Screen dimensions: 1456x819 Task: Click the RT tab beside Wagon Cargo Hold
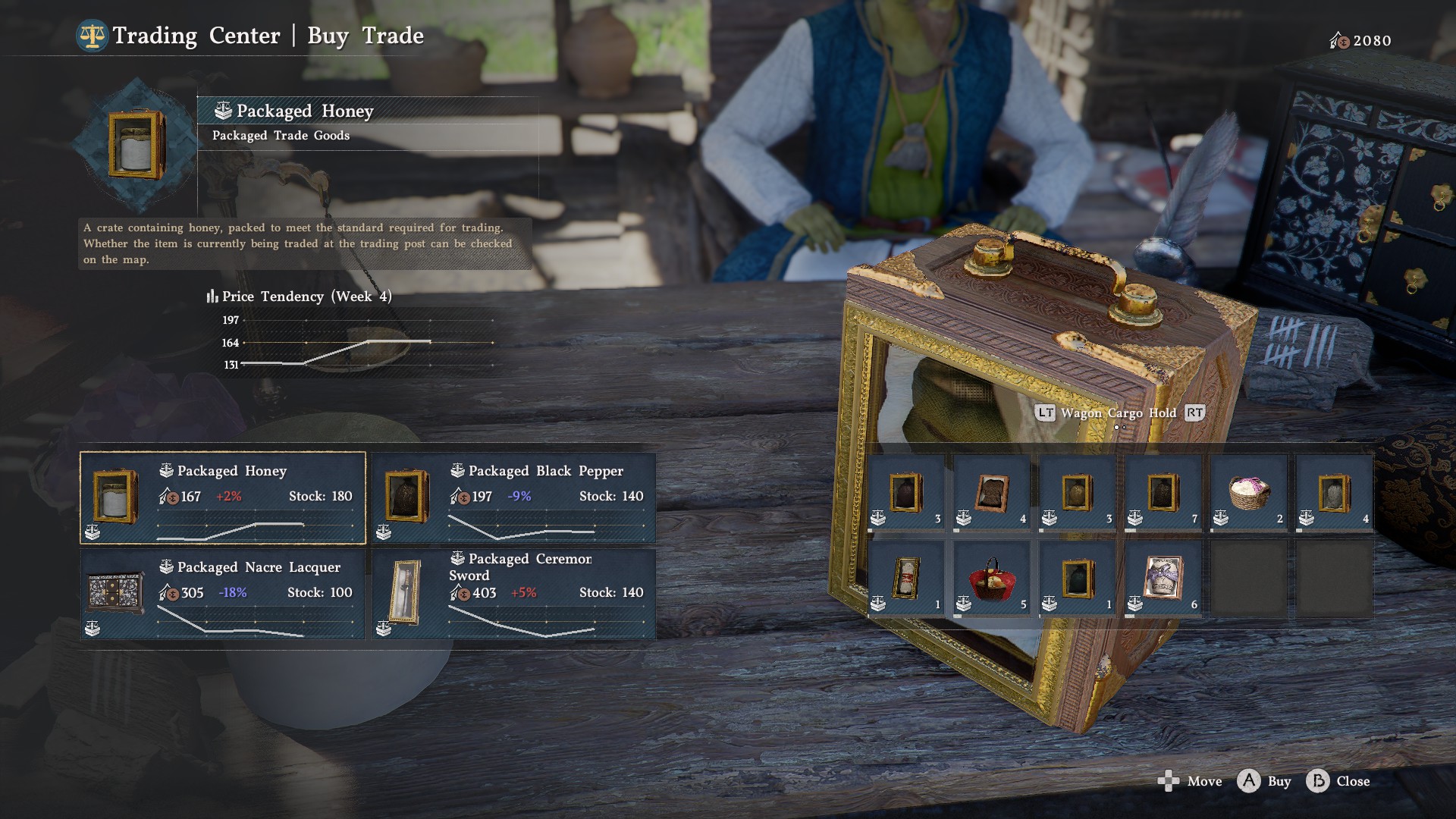1194,413
